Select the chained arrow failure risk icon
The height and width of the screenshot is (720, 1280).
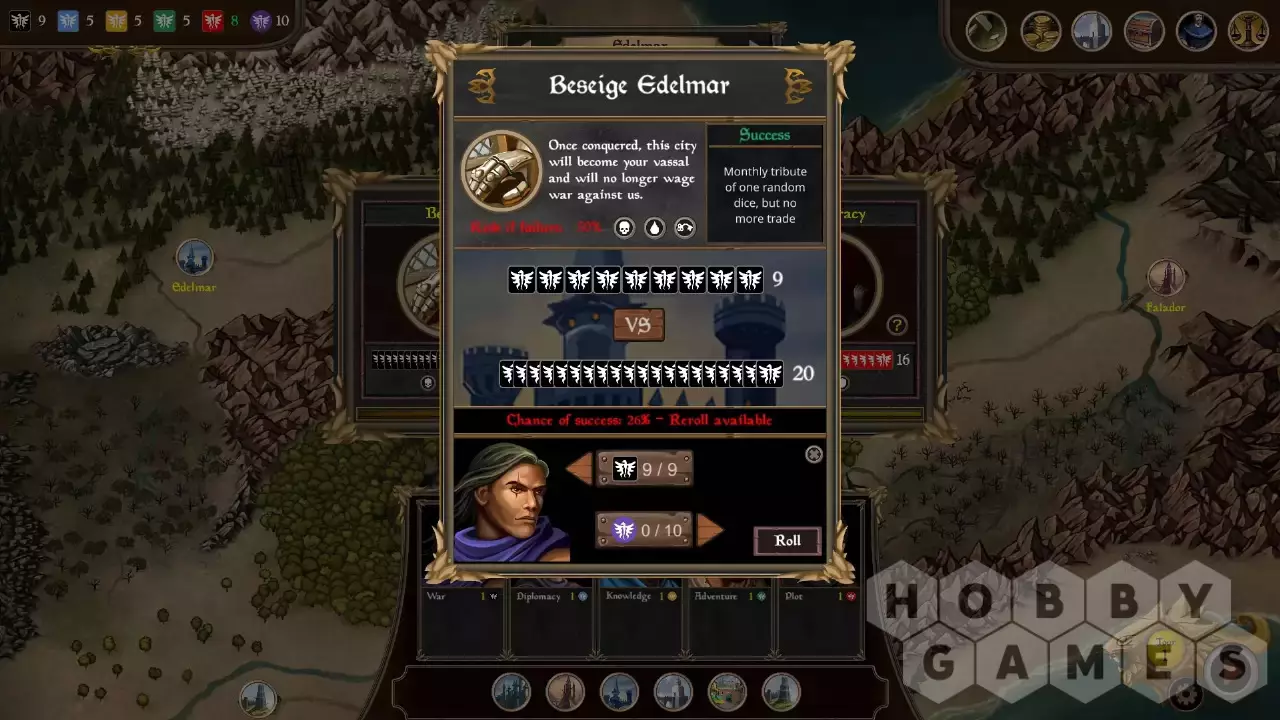point(685,228)
